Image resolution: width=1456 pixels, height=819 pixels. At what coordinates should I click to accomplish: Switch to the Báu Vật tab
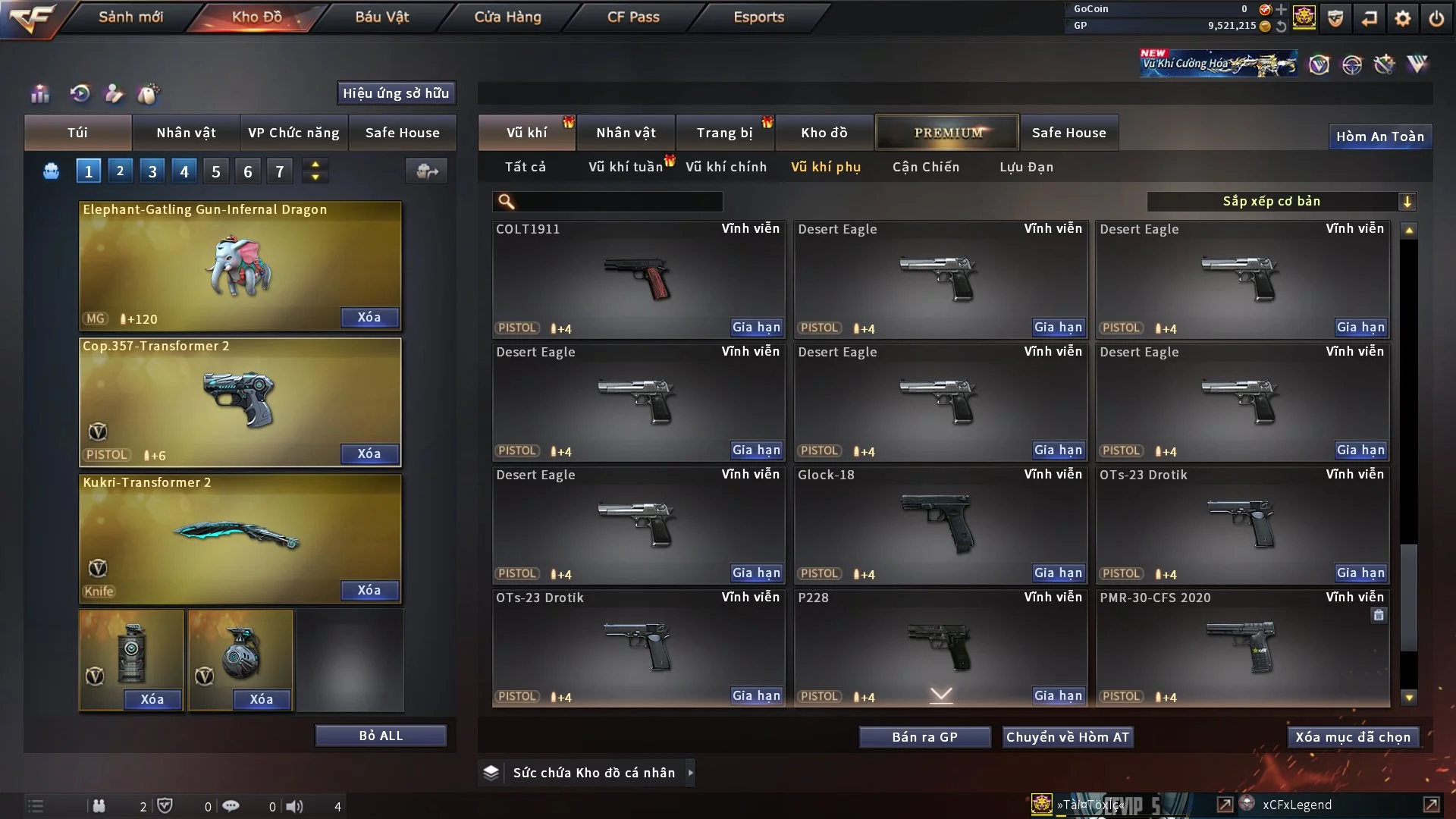pyautogui.click(x=381, y=17)
